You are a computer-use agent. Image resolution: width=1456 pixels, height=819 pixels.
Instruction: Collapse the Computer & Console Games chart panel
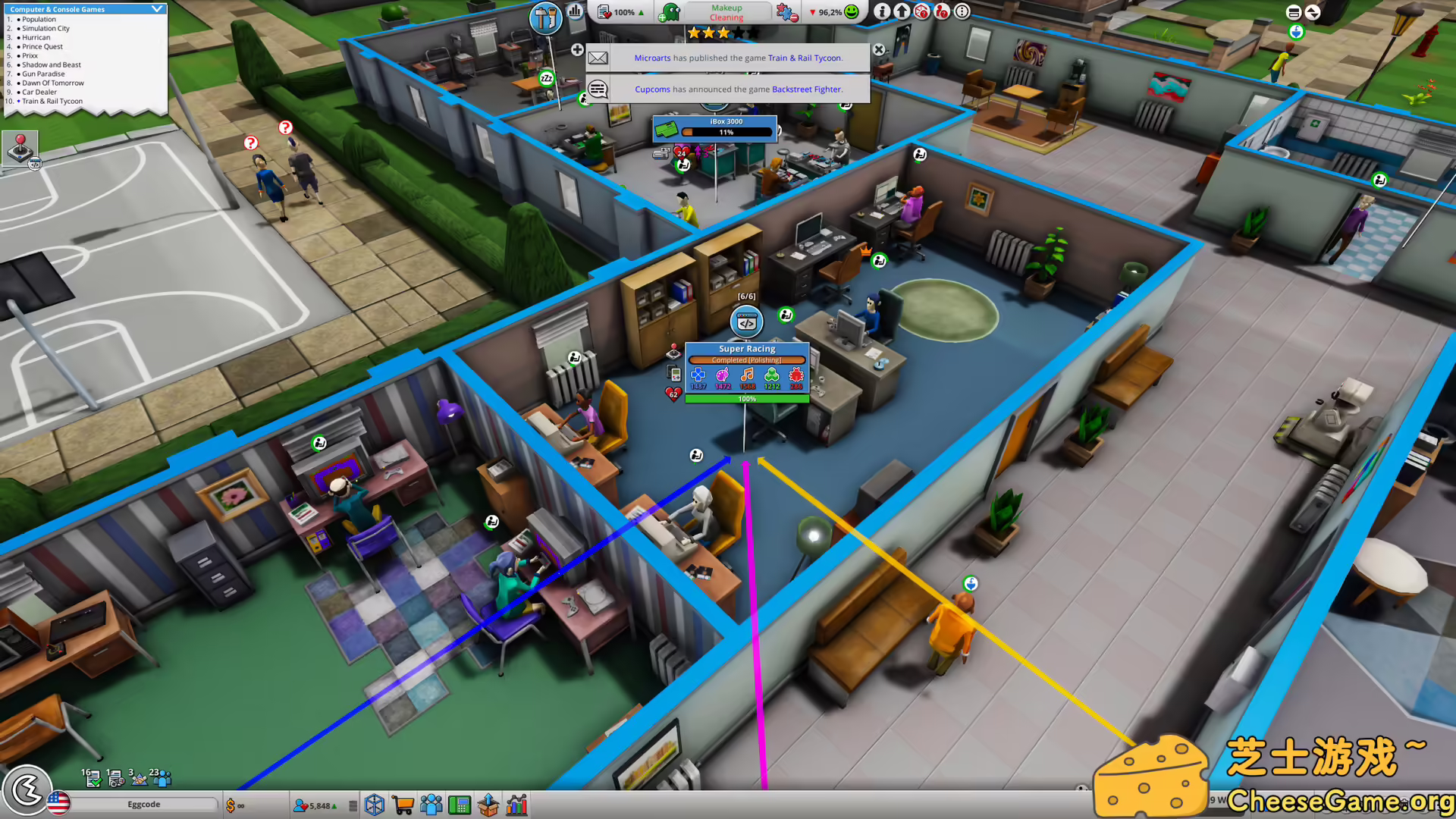(x=157, y=8)
